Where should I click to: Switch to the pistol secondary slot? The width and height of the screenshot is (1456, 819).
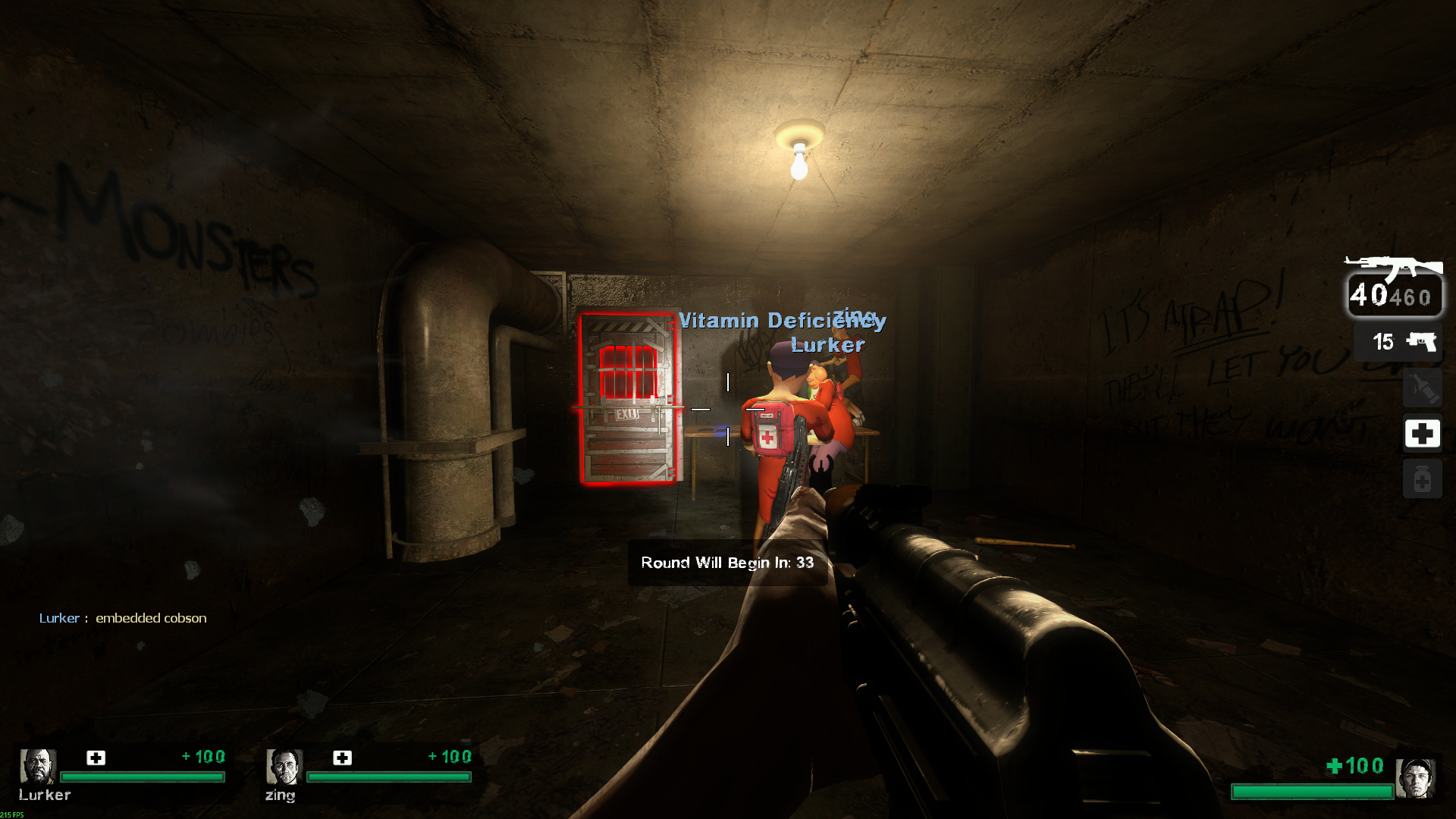[1399, 342]
